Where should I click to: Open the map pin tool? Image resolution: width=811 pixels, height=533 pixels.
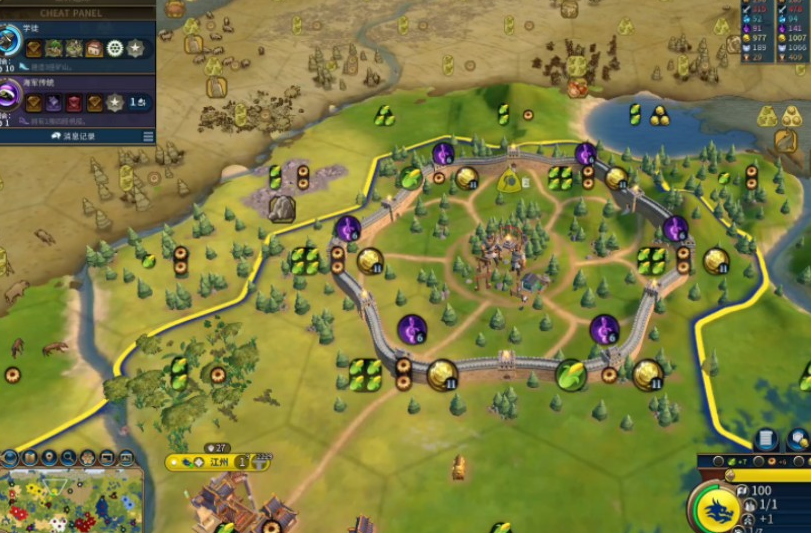[x=49, y=458]
